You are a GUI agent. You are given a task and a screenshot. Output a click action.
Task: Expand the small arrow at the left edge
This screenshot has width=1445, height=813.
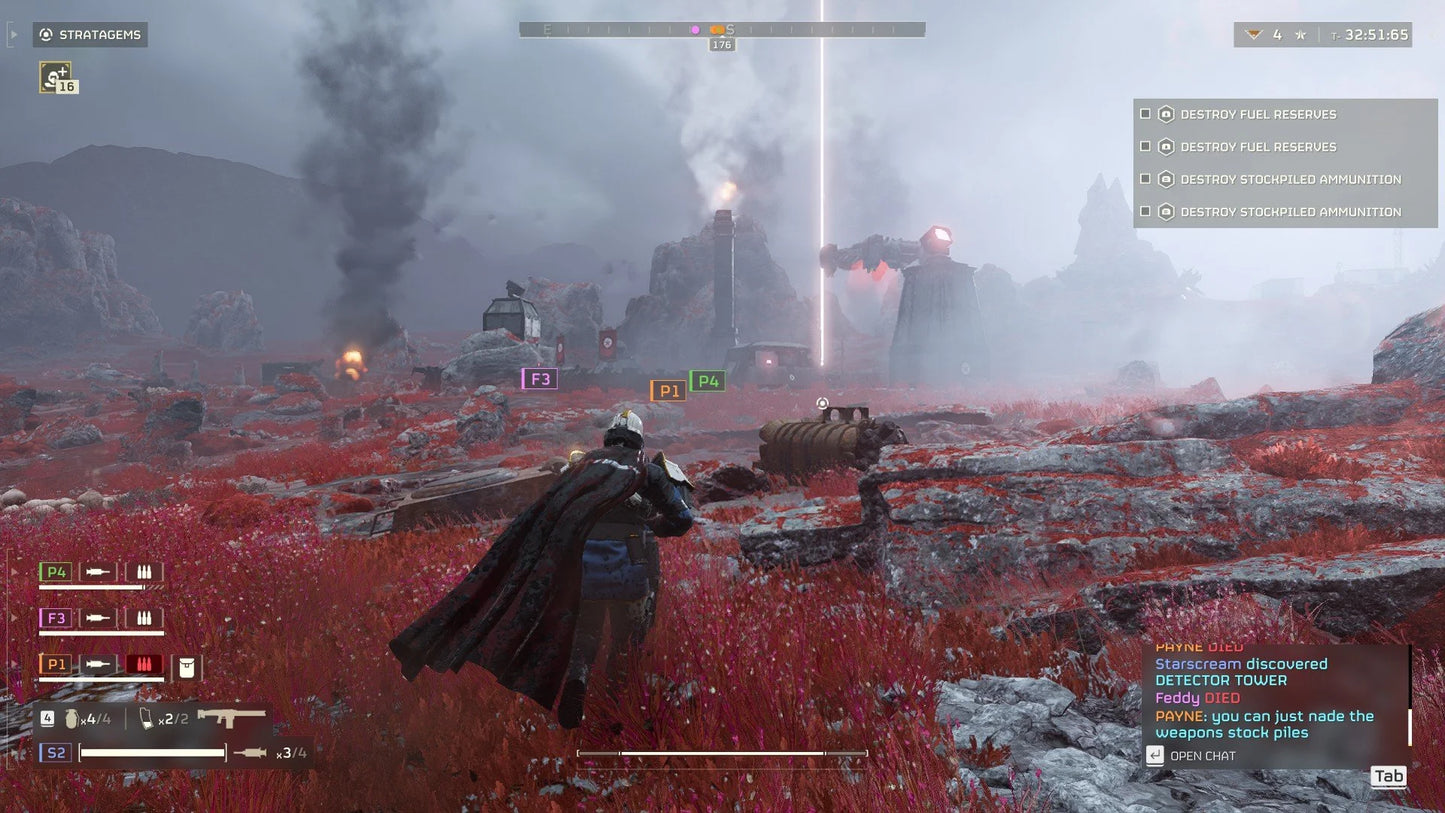[x=13, y=33]
